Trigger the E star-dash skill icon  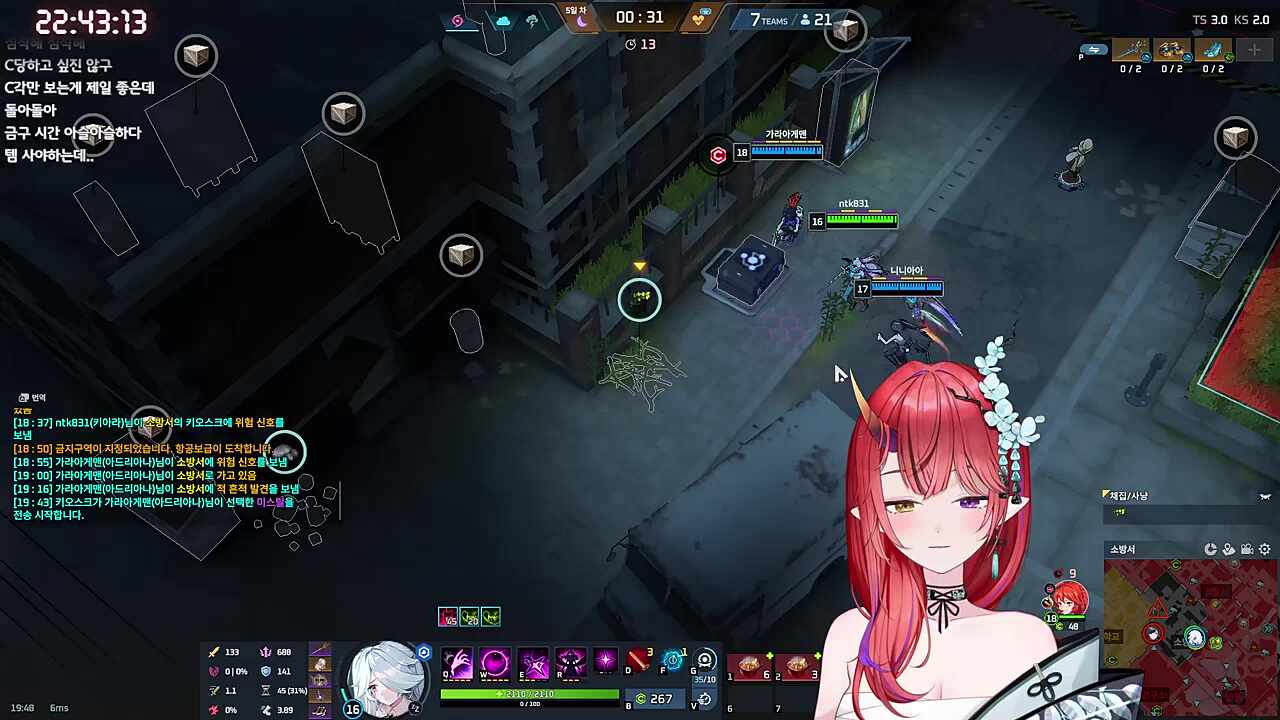532,662
